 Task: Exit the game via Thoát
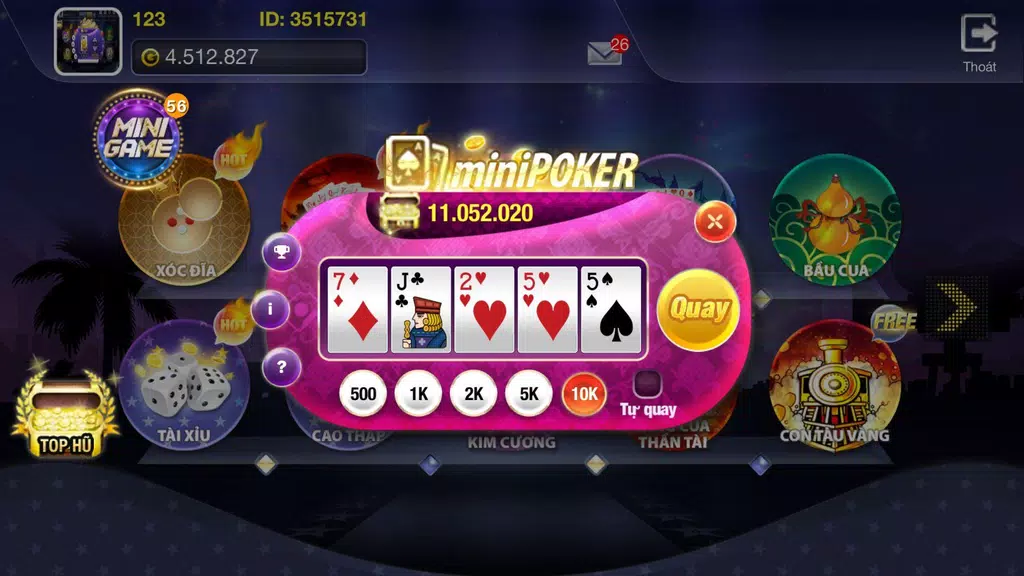[979, 42]
